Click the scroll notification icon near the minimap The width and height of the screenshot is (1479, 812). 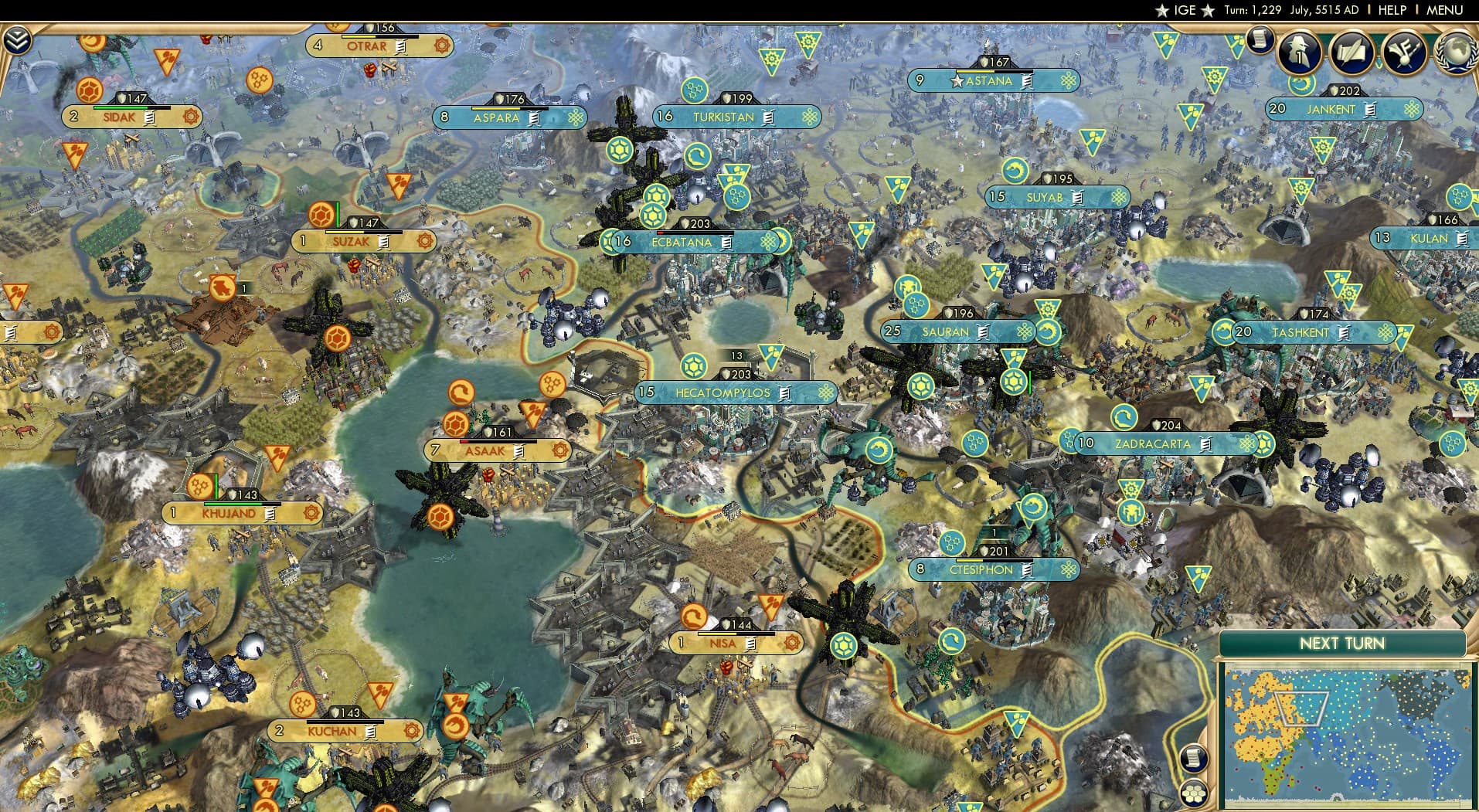click(1194, 757)
